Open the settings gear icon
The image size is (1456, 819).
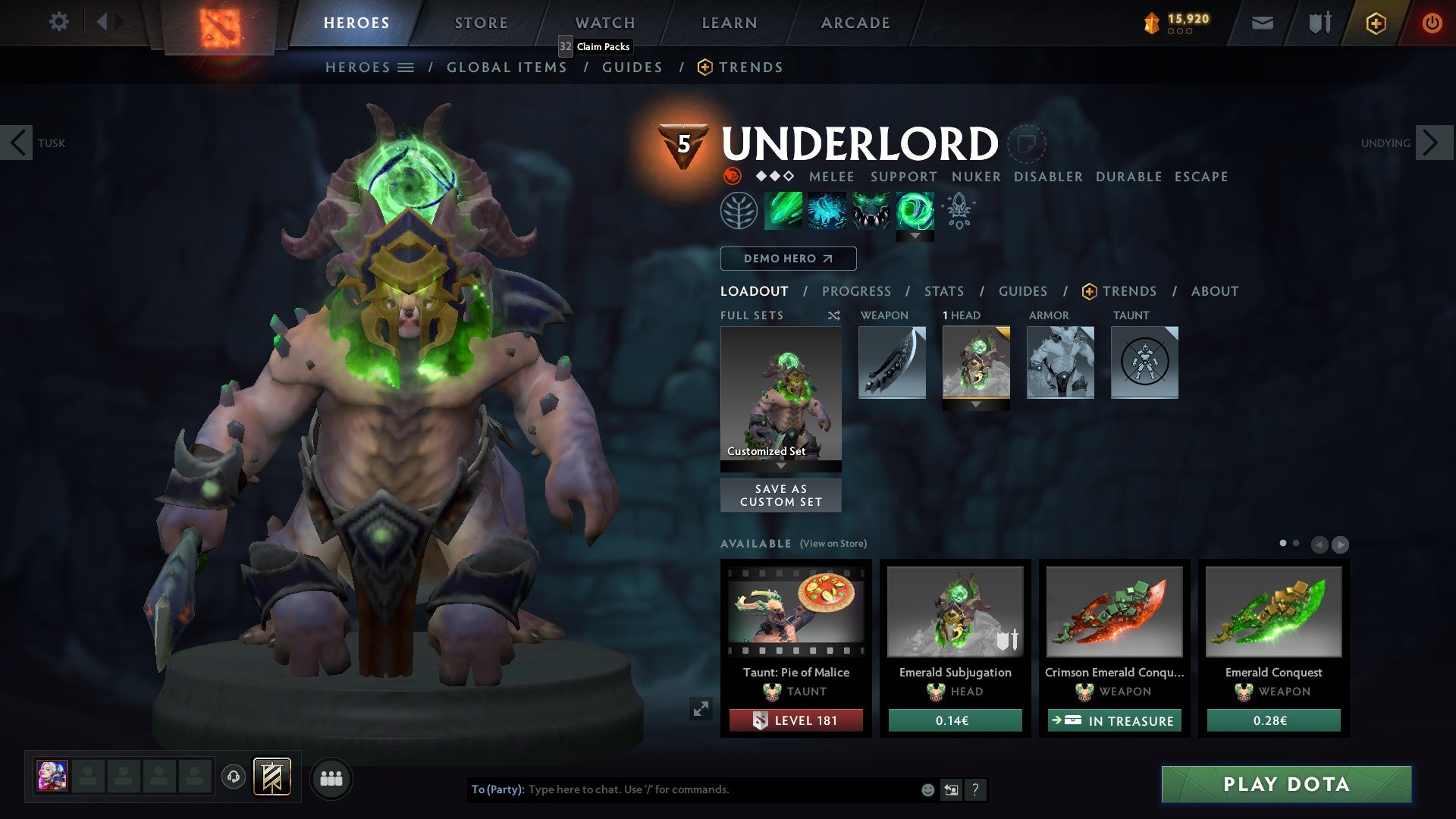[58, 22]
